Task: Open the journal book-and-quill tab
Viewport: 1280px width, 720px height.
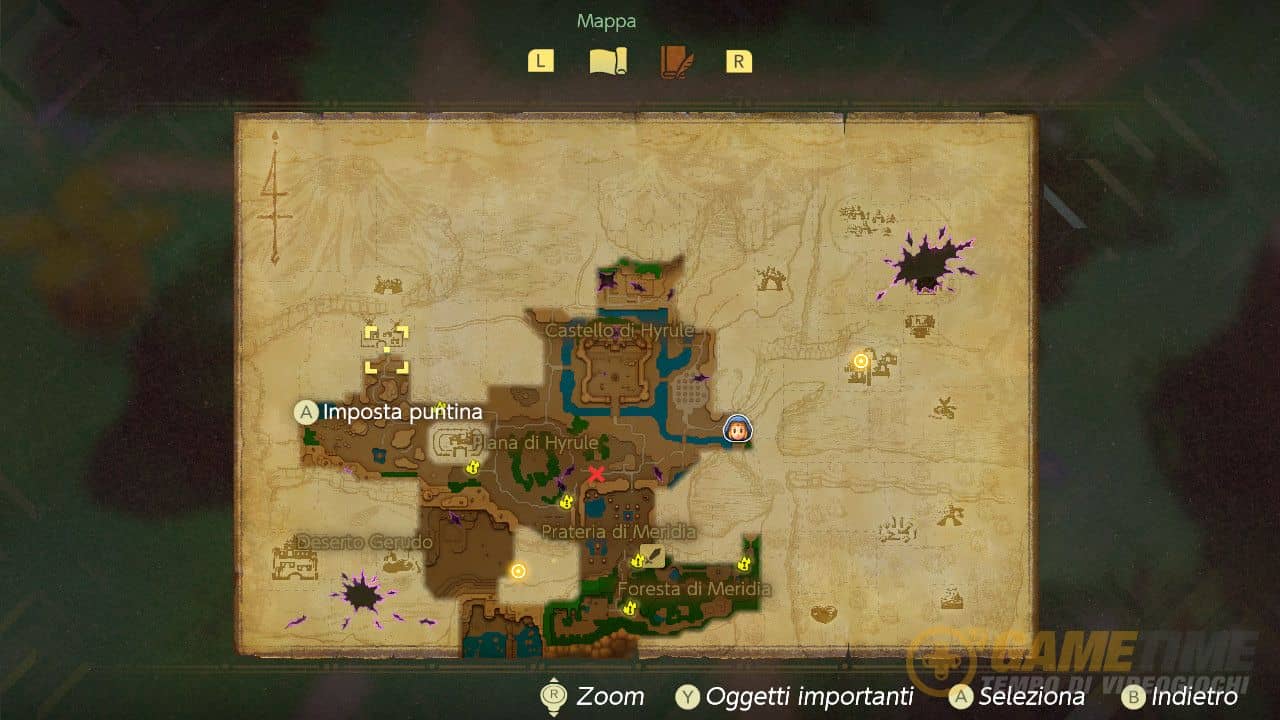Action: [676, 61]
